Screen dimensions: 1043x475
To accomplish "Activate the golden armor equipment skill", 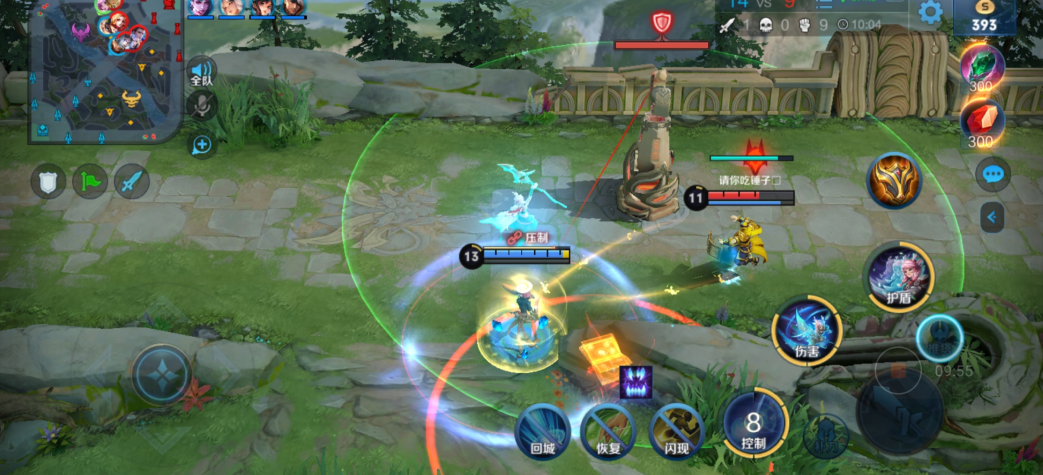I will pyautogui.click(x=893, y=181).
